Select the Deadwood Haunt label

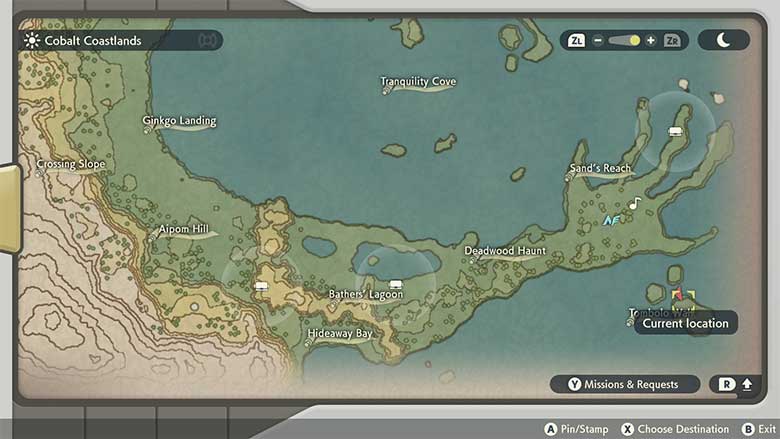(505, 251)
